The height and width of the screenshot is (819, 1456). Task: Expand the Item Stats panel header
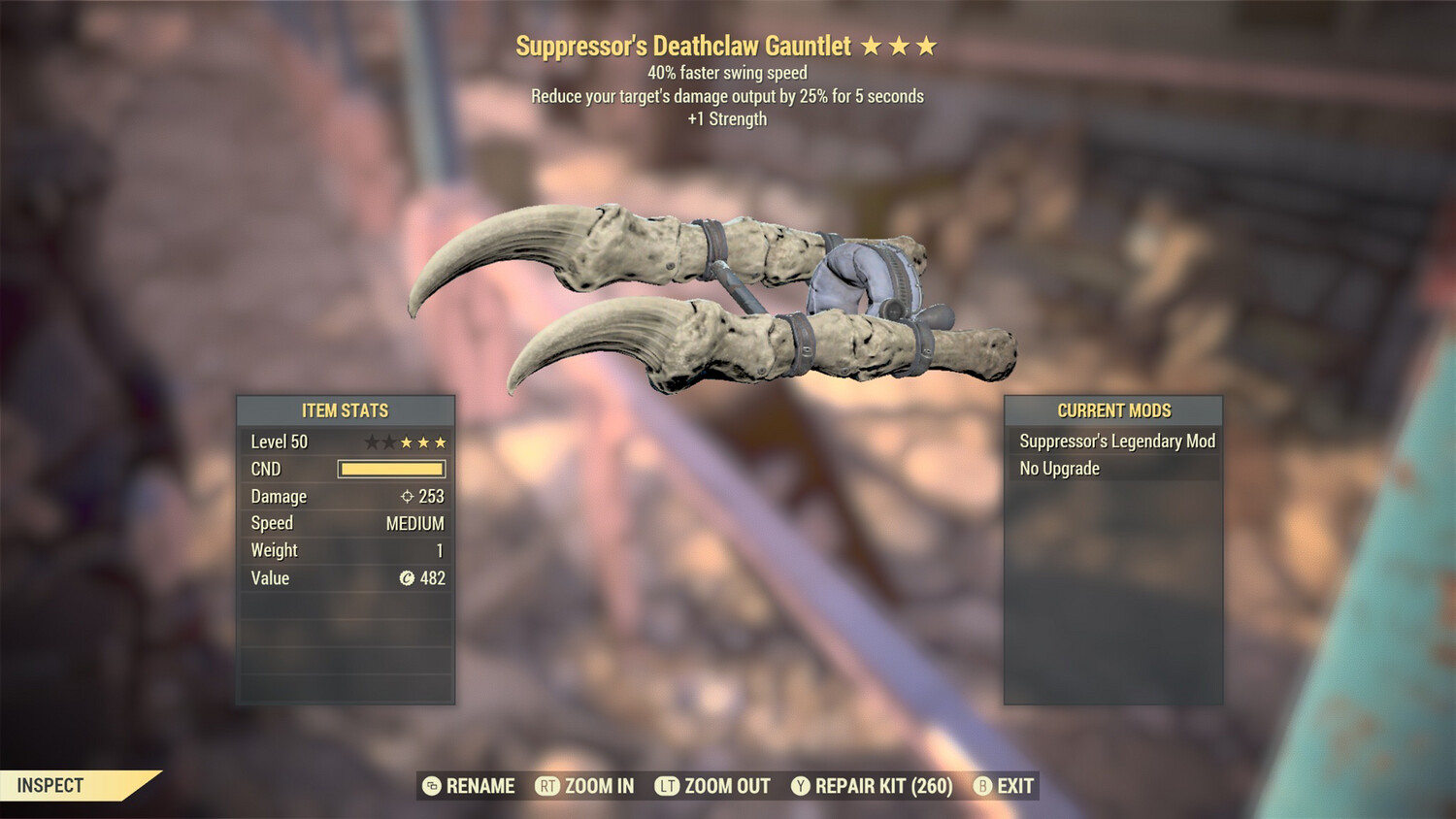click(346, 410)
